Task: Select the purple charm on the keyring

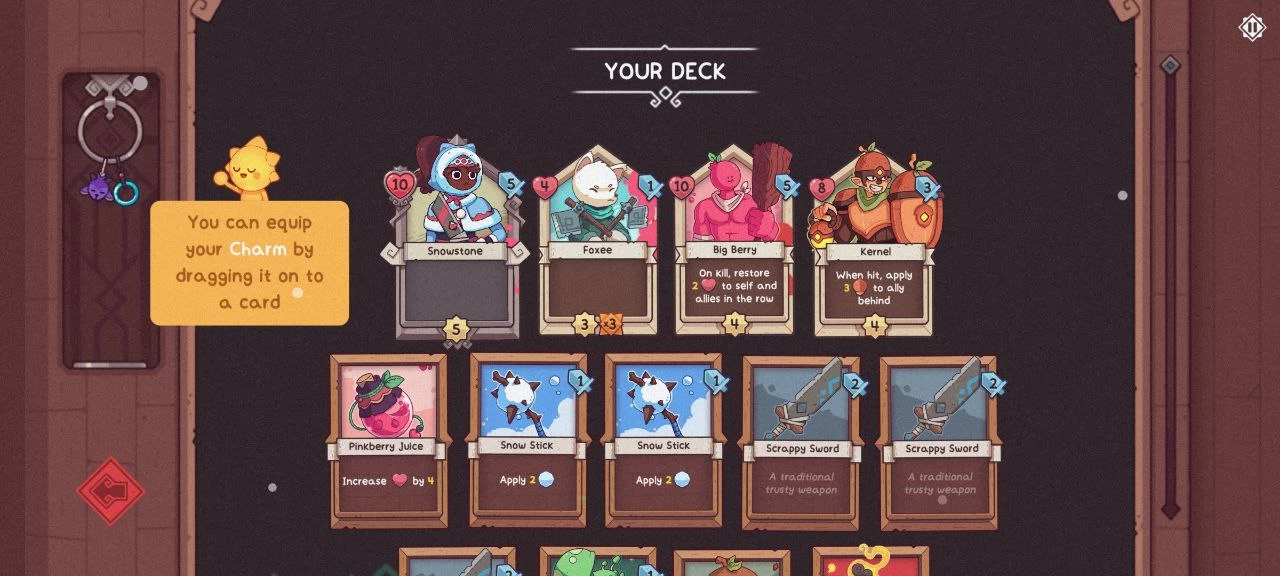Action: click(x=99, y=187)
